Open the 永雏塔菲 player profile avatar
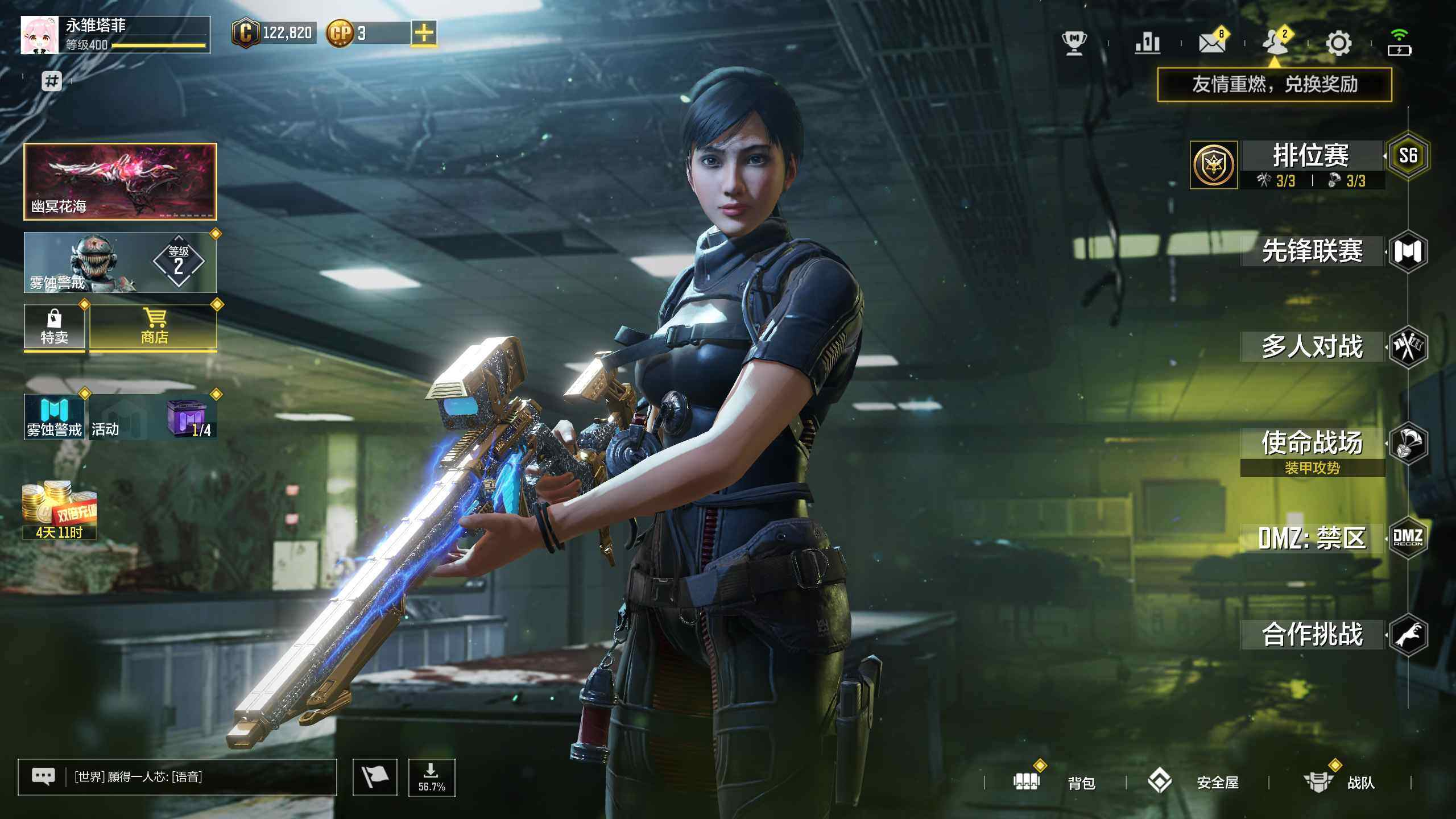The image size is (1456, 819). coord(39,35)
